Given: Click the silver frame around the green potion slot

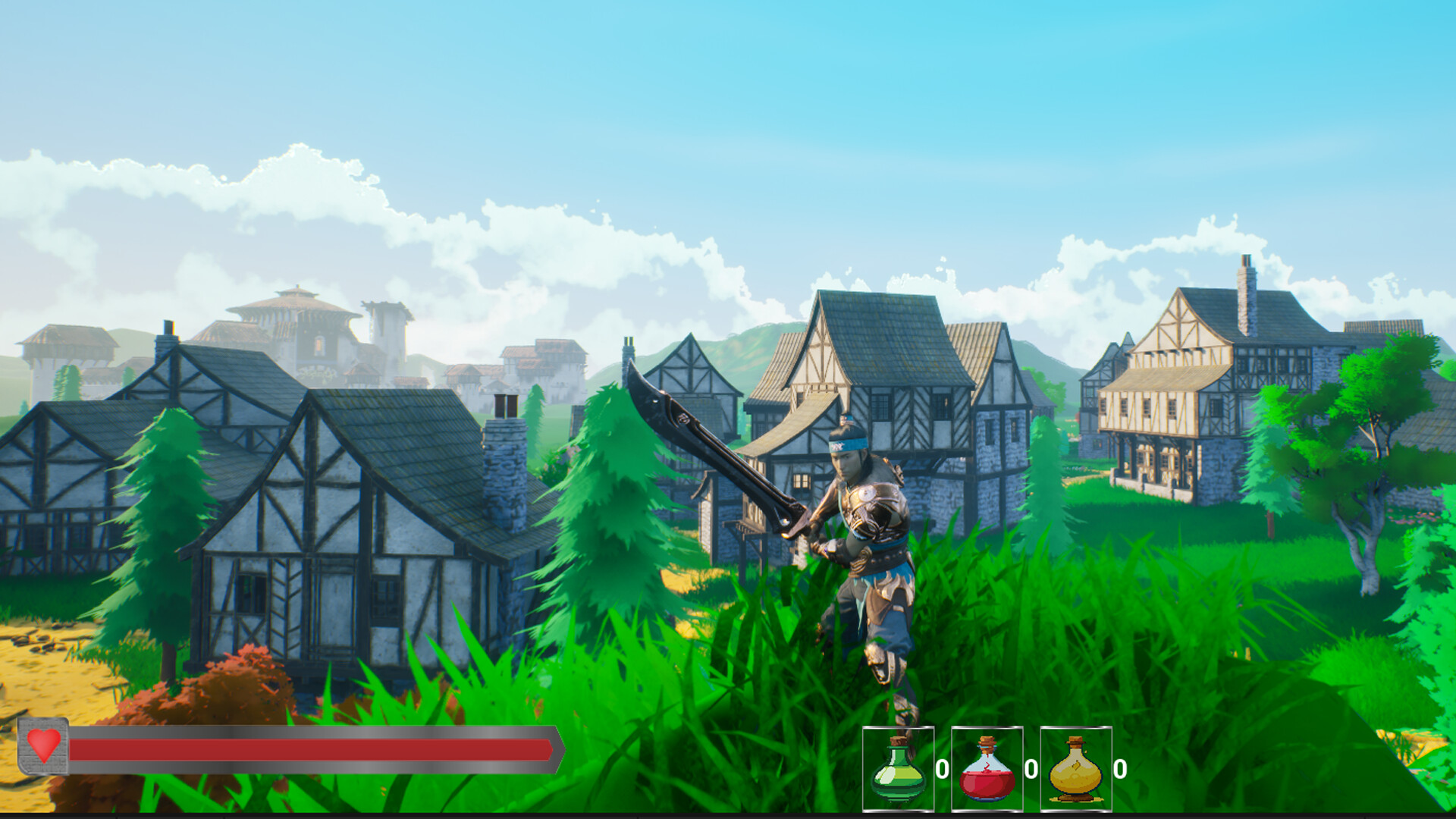Looking at the screenshot, I should [899, 726].
